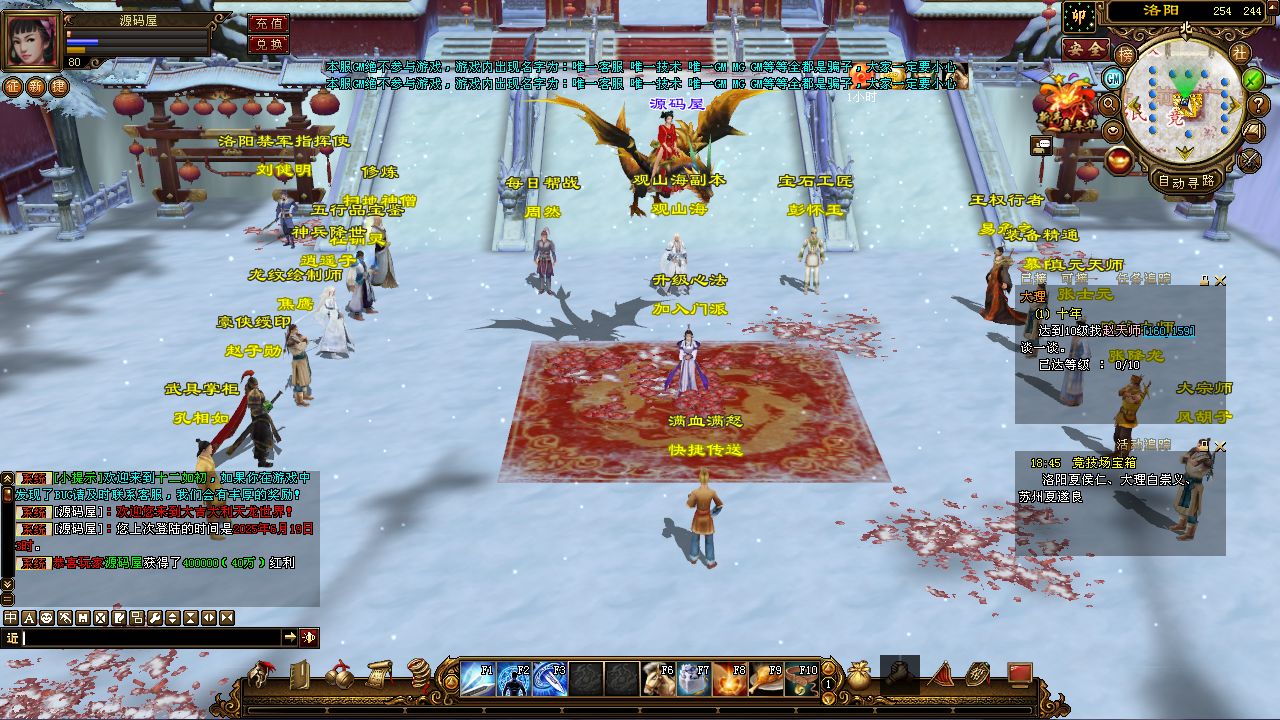Click the magnifying glass icon beside minimap
This screenshot has width=1280, height=720.
[1109, 103]
